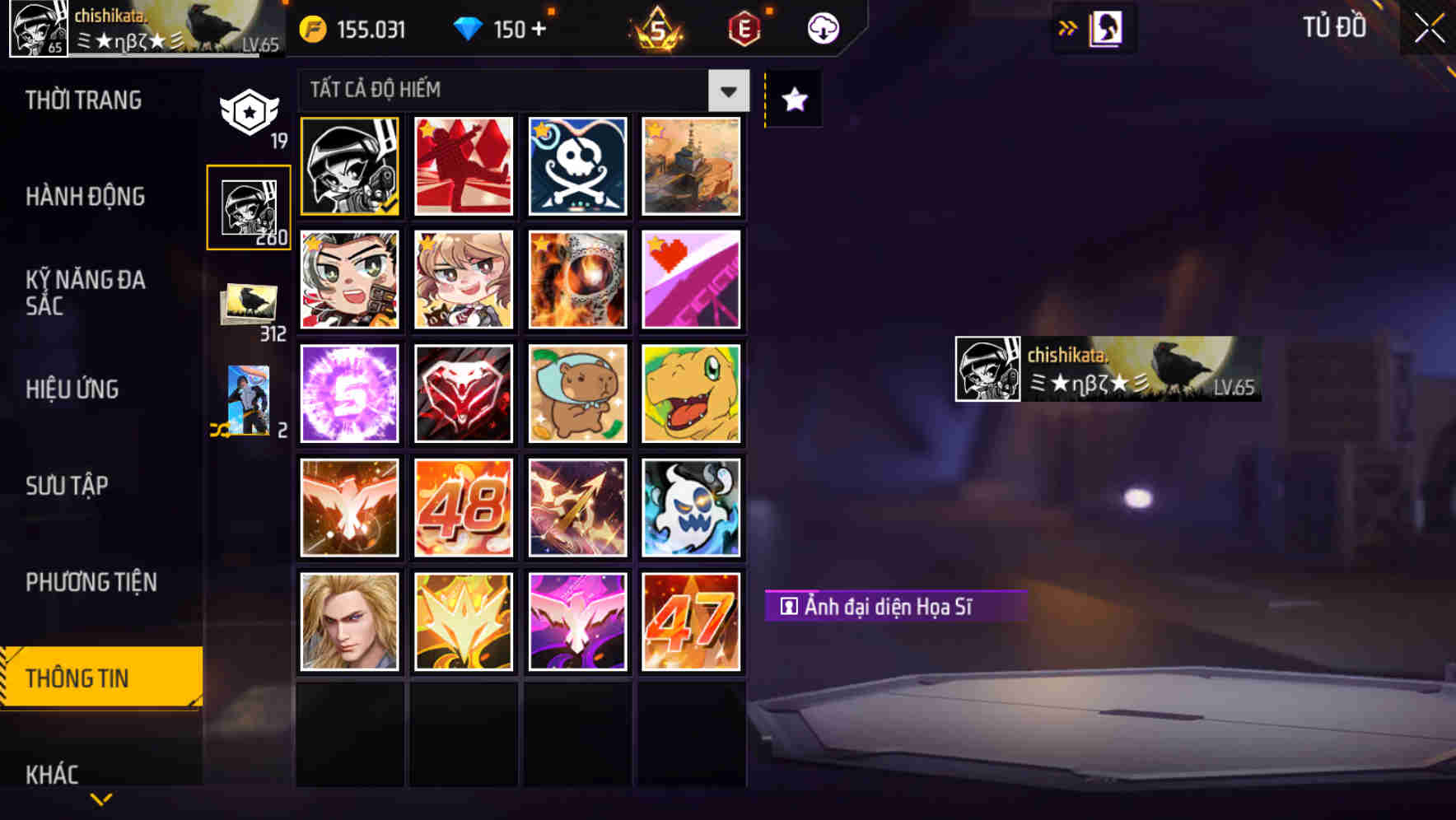This screenshot has height=820, width=1456.
Task: Open the HIỆU ỨNG section
Action: click(x=74, y=389)
